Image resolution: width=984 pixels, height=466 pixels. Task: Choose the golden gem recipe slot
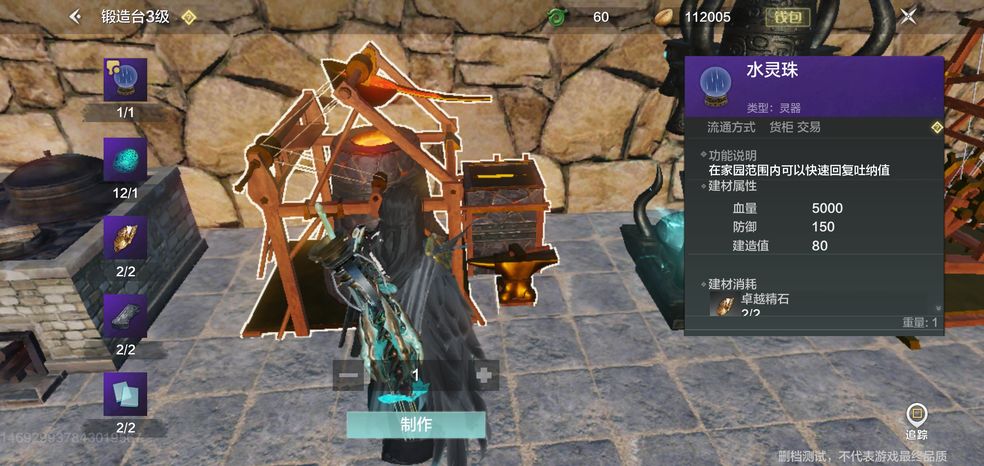(125, 238)
